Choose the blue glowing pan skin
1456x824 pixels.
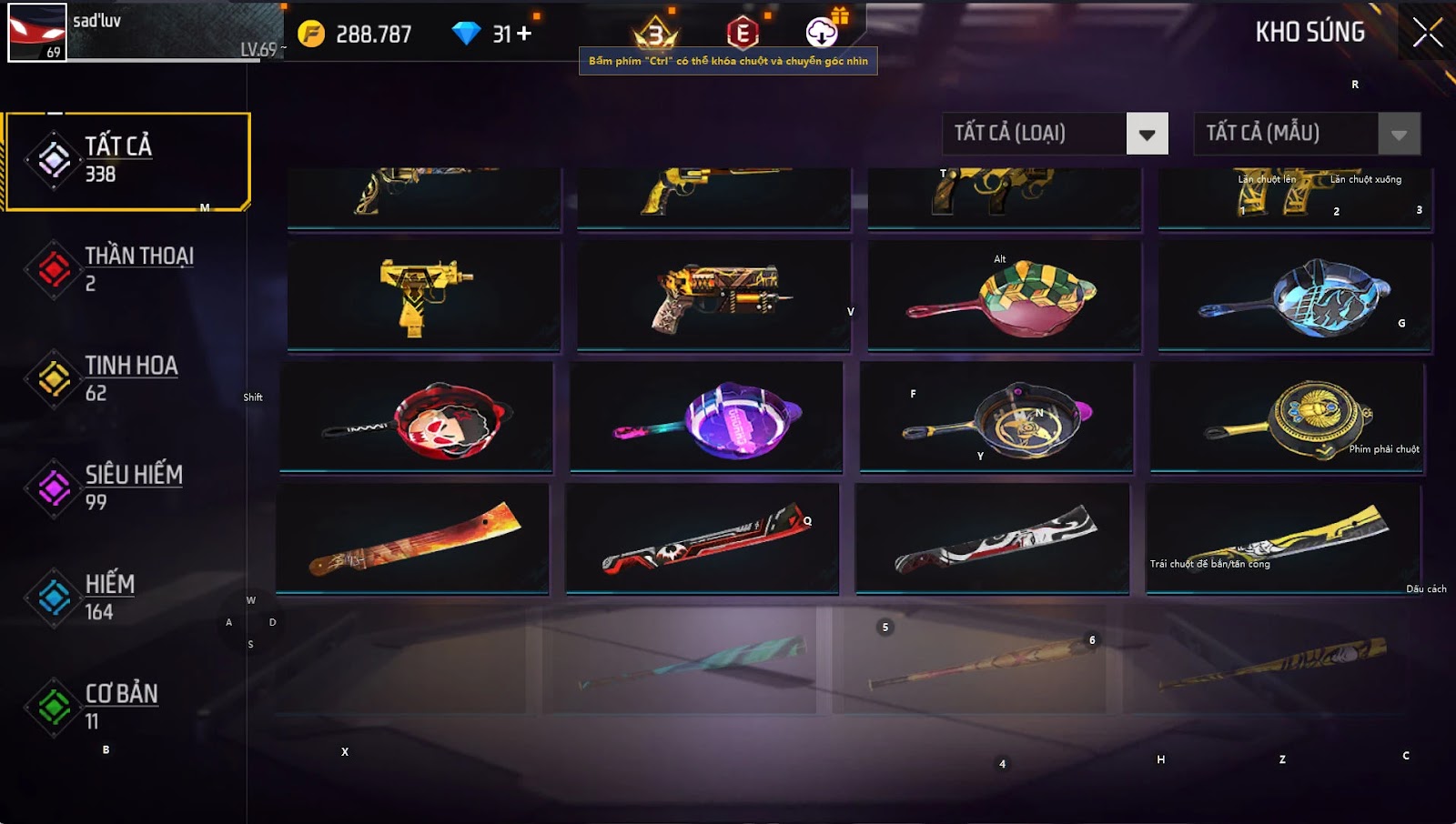(x=1294, y=295)
